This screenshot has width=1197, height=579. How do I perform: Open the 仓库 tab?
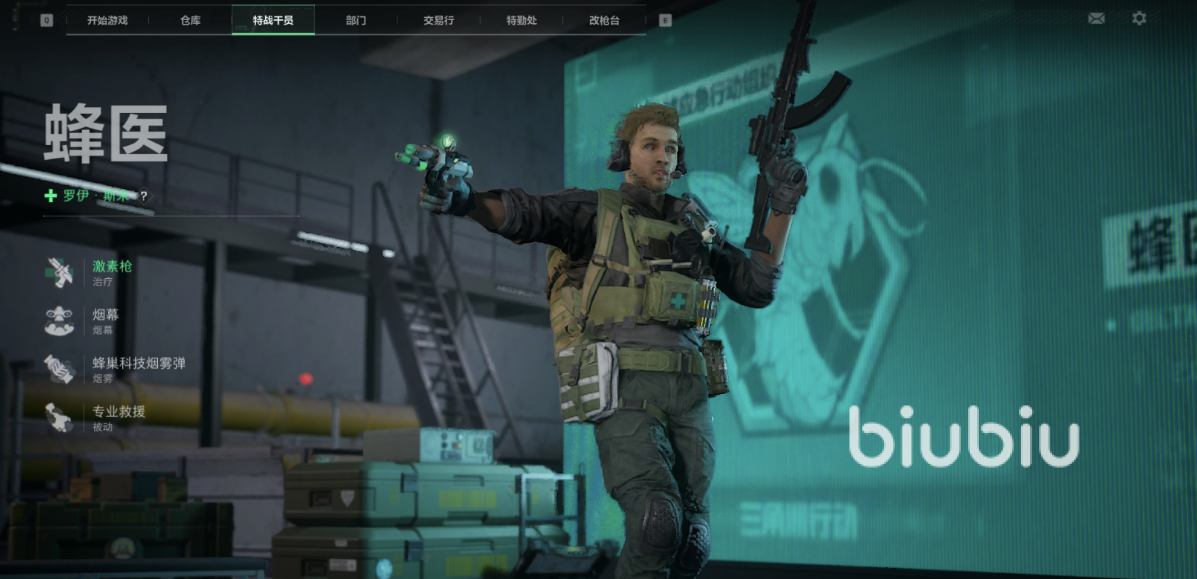(x=190, y=20)
